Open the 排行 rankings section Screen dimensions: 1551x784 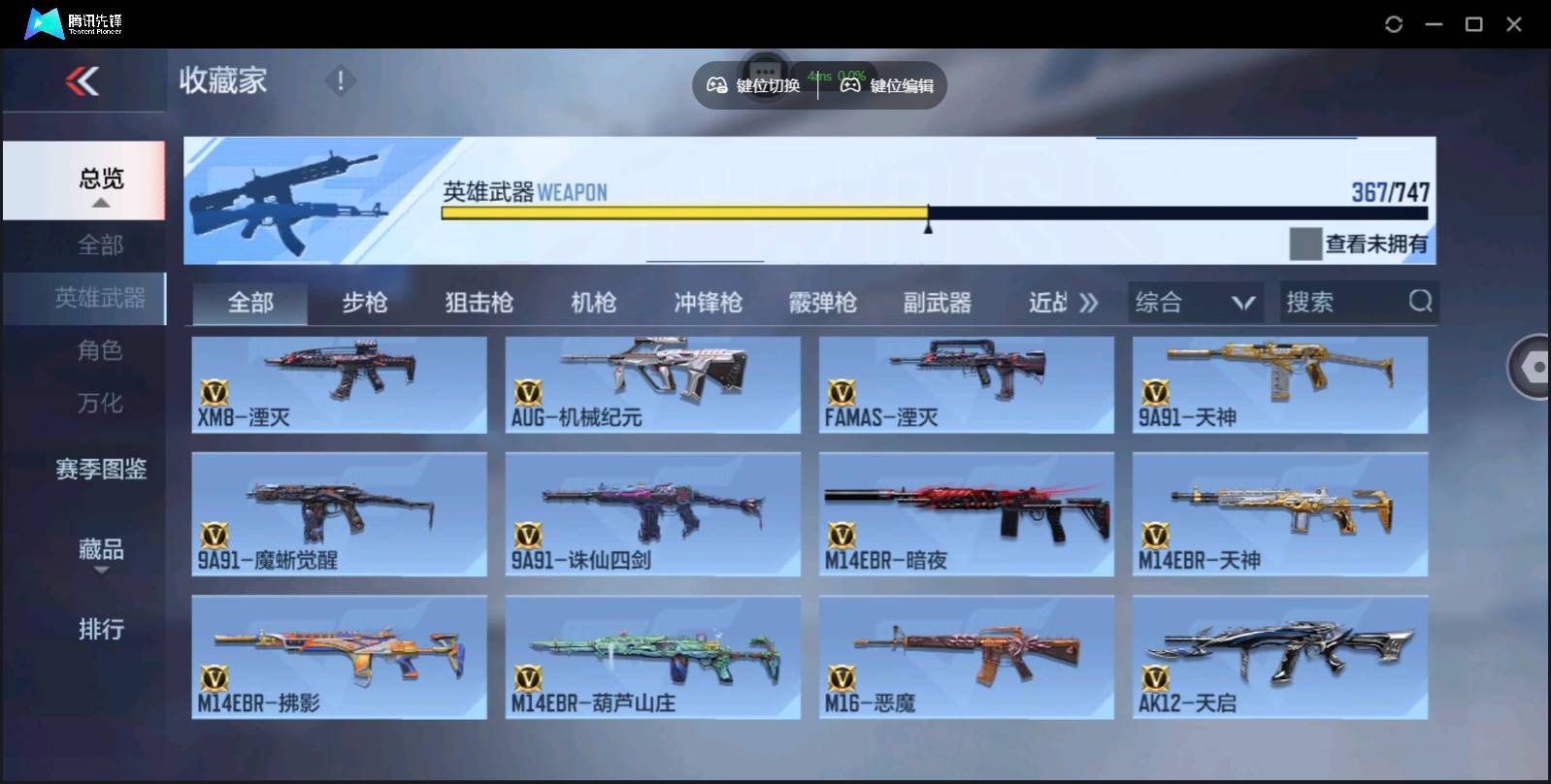tap(101, 629)
